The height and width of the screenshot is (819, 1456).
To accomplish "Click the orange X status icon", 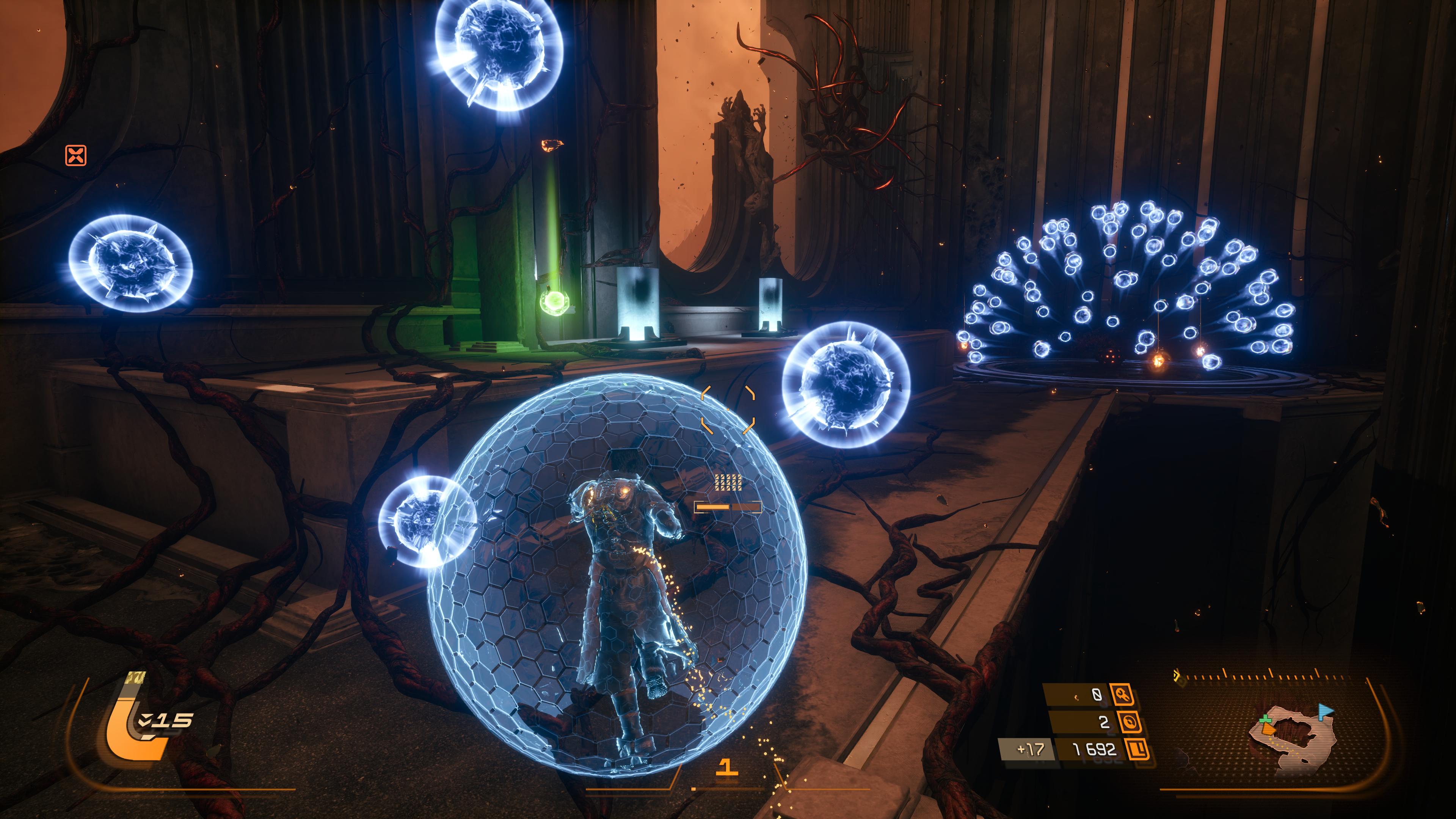I will pos(76,155).
